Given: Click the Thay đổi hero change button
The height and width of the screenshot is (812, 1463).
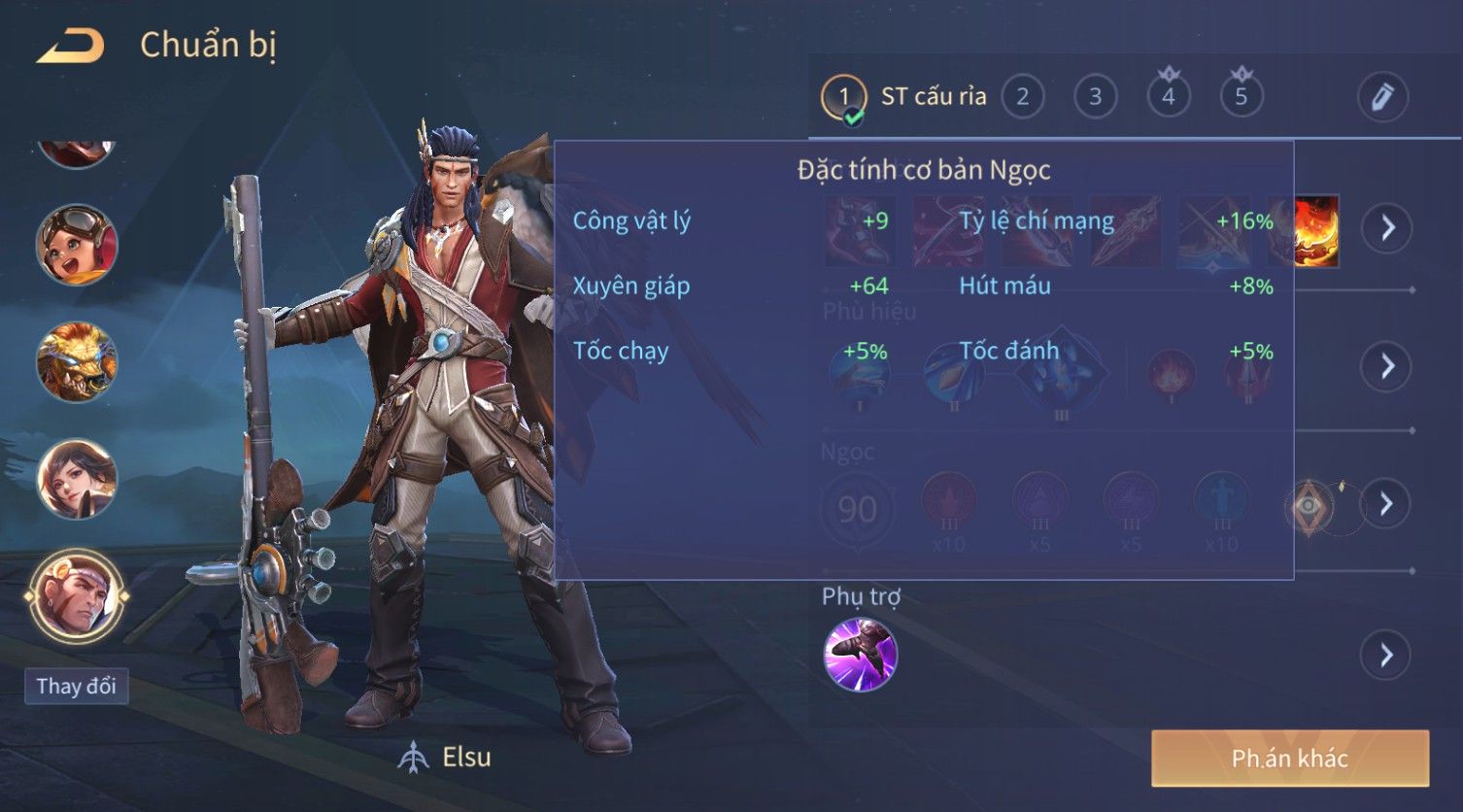Looking at the screenshot, I should point(76,687).
